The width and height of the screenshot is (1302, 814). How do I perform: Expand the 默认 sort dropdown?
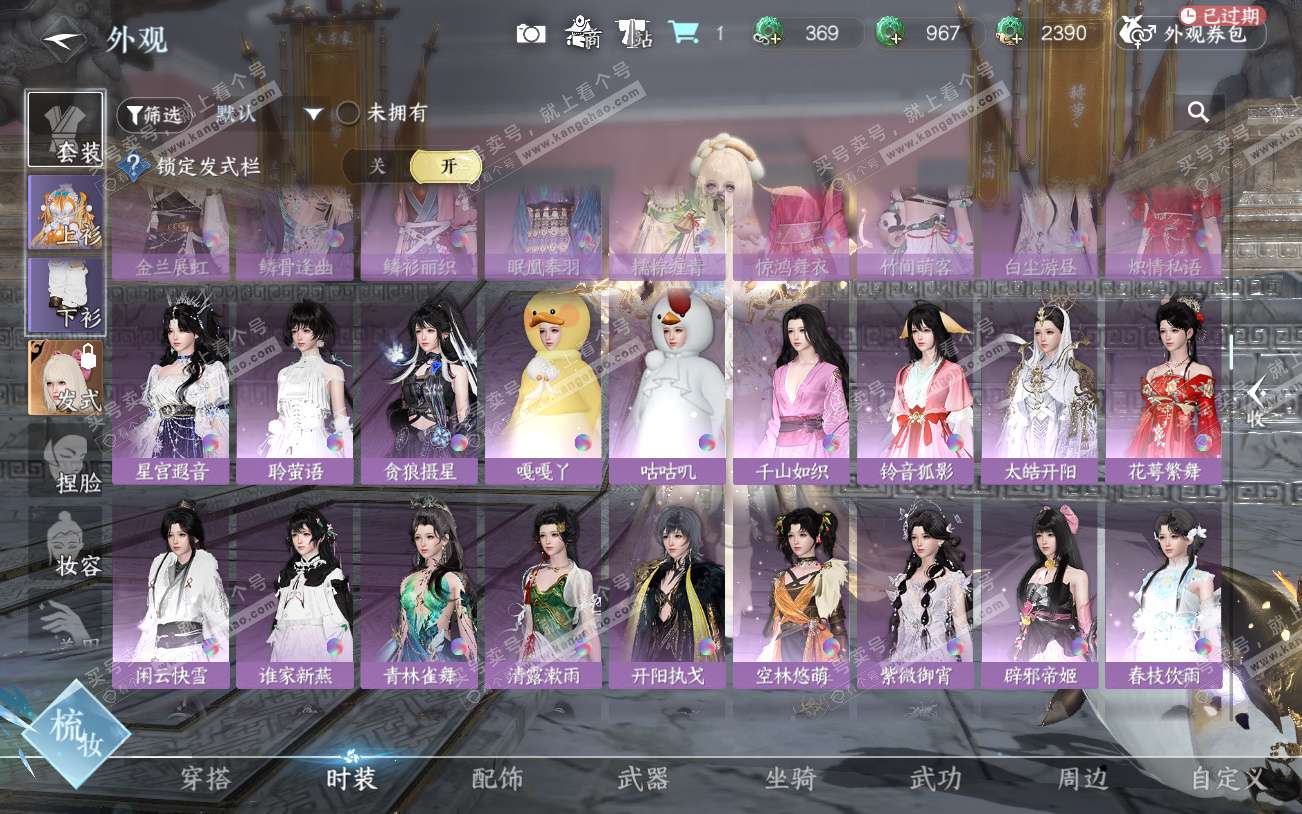pyautogui.click(x=314, y=114)
